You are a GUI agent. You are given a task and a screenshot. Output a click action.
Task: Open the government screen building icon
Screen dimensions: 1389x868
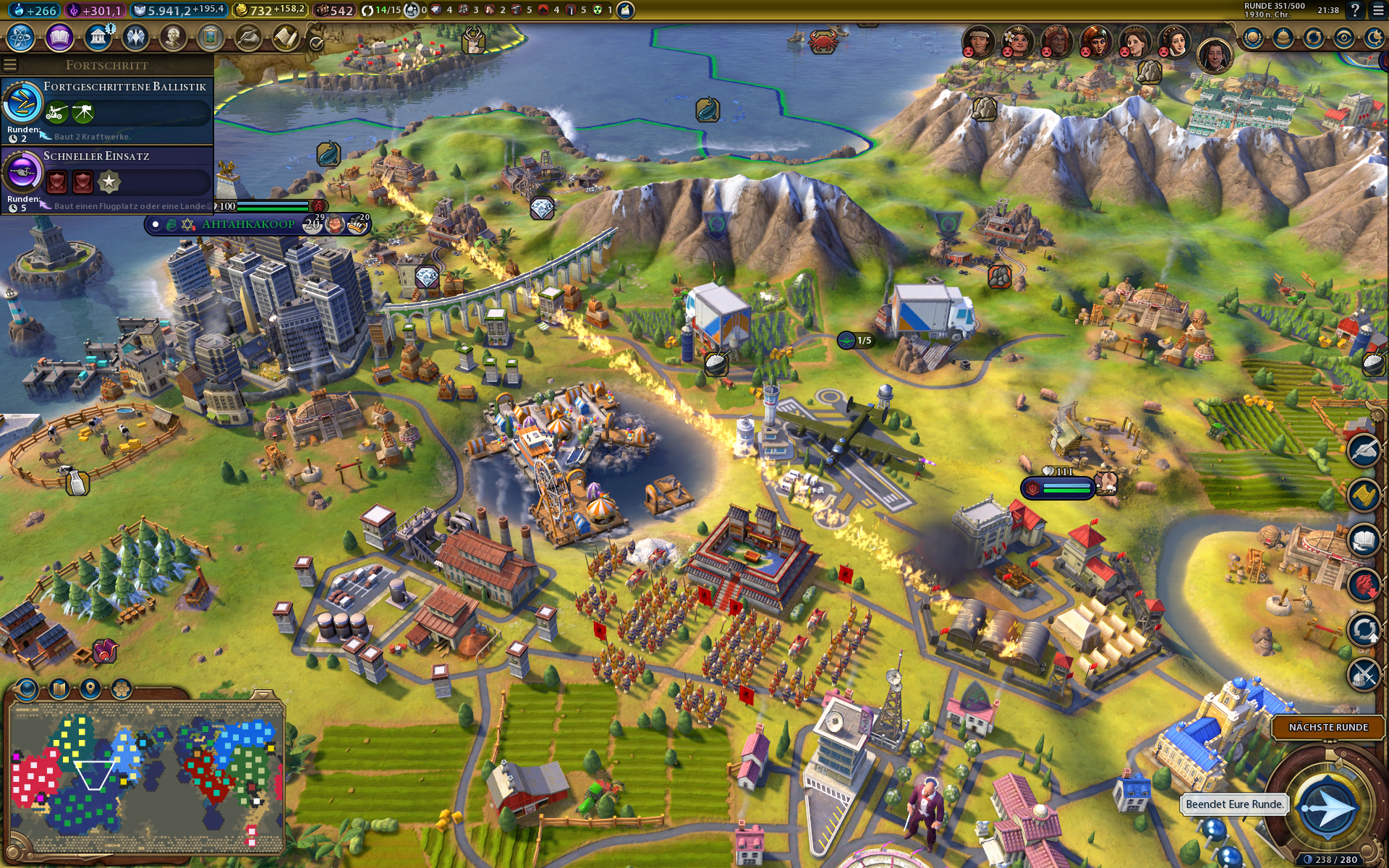[98, 37]
